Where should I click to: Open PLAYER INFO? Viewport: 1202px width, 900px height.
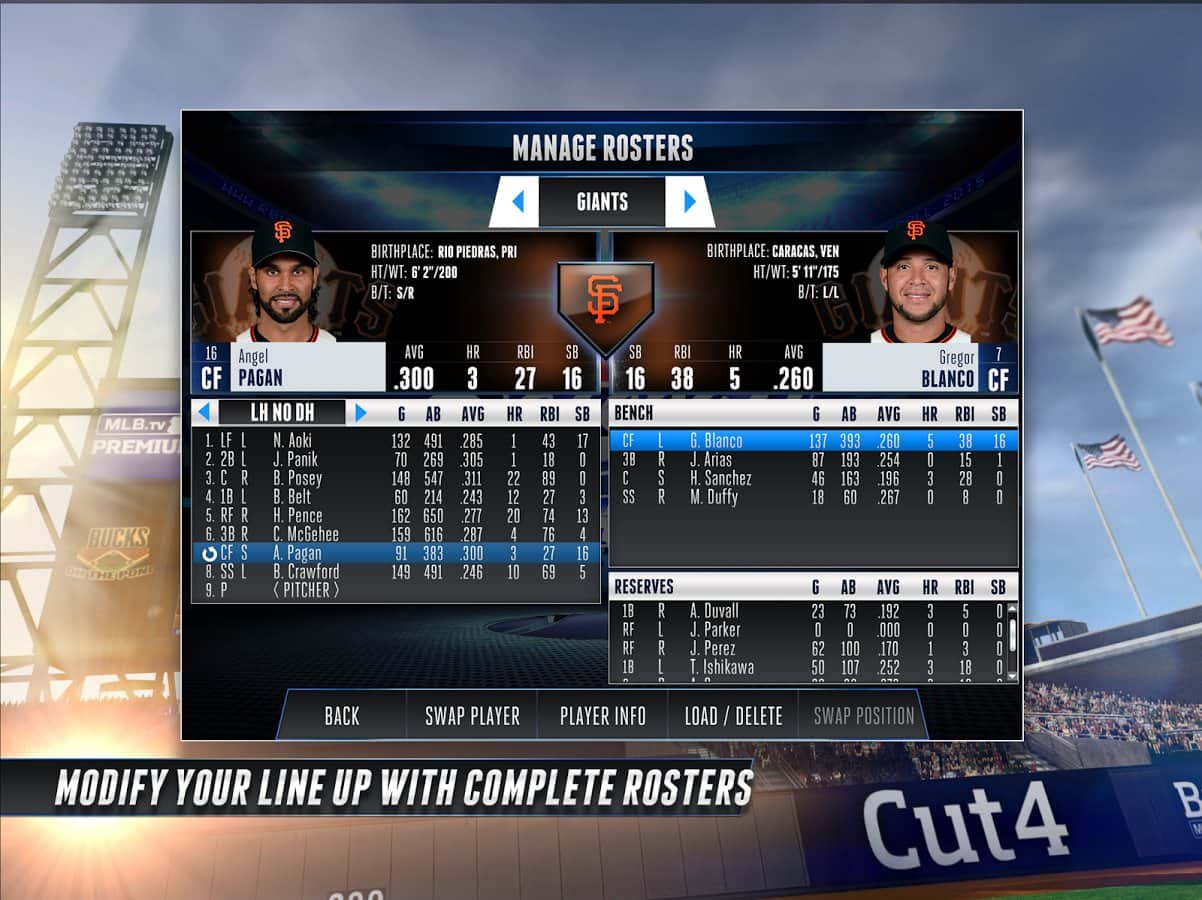coord(602,716)
